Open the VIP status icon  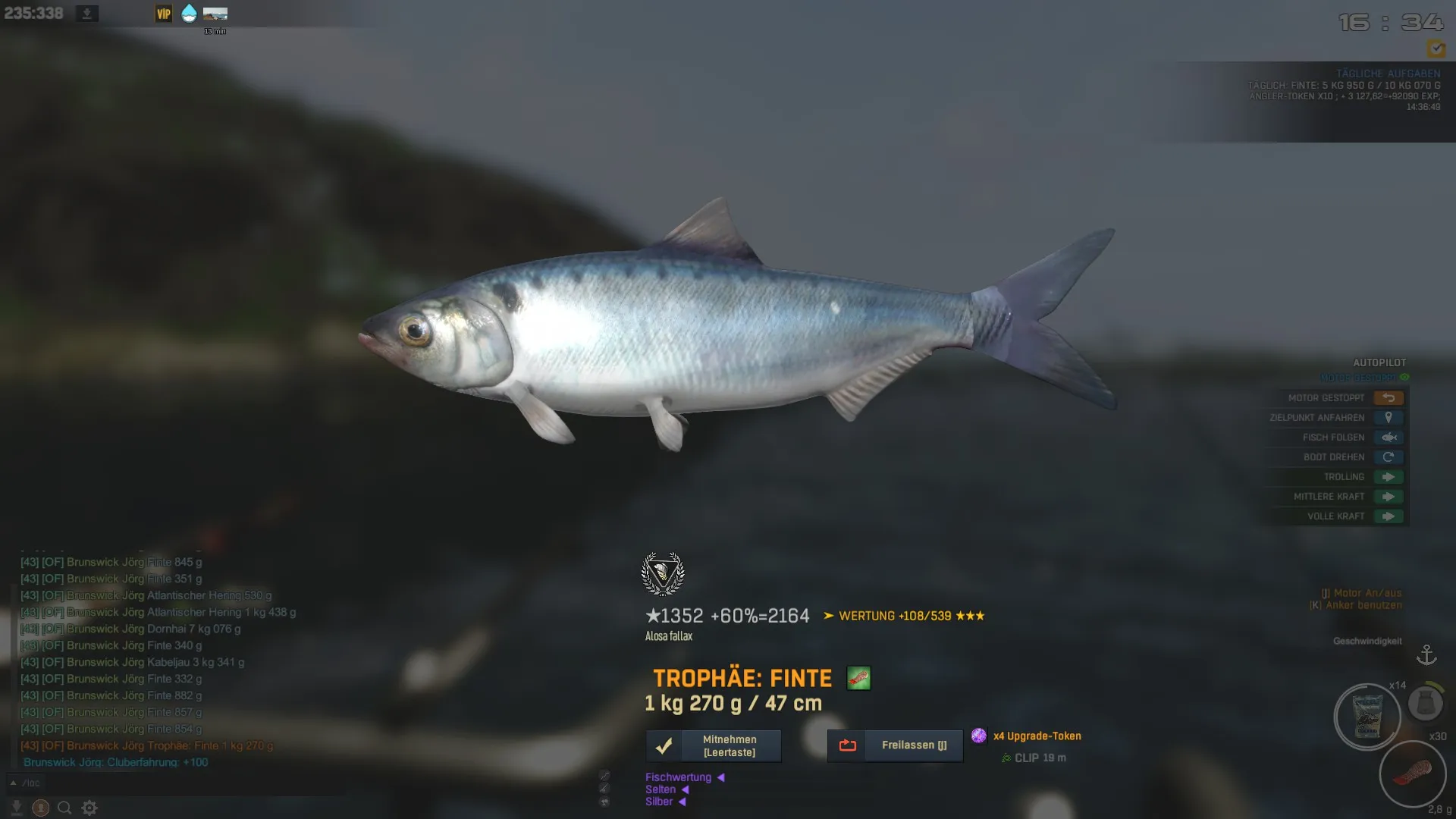(x=164, y=14)
